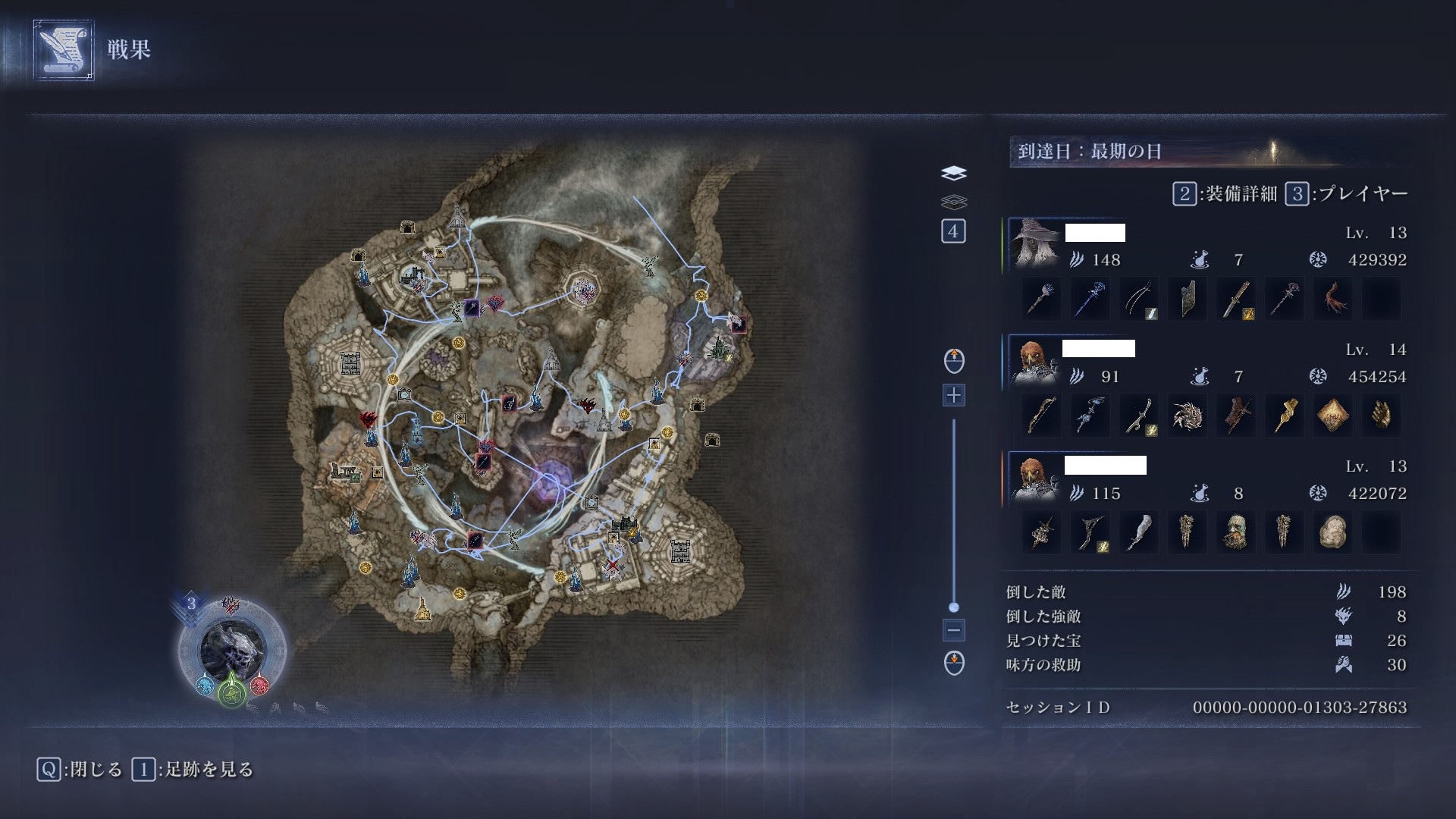The image size is (1456, 819).
Task: Select the witch-hat character portrait
Action: (1034, 244)
